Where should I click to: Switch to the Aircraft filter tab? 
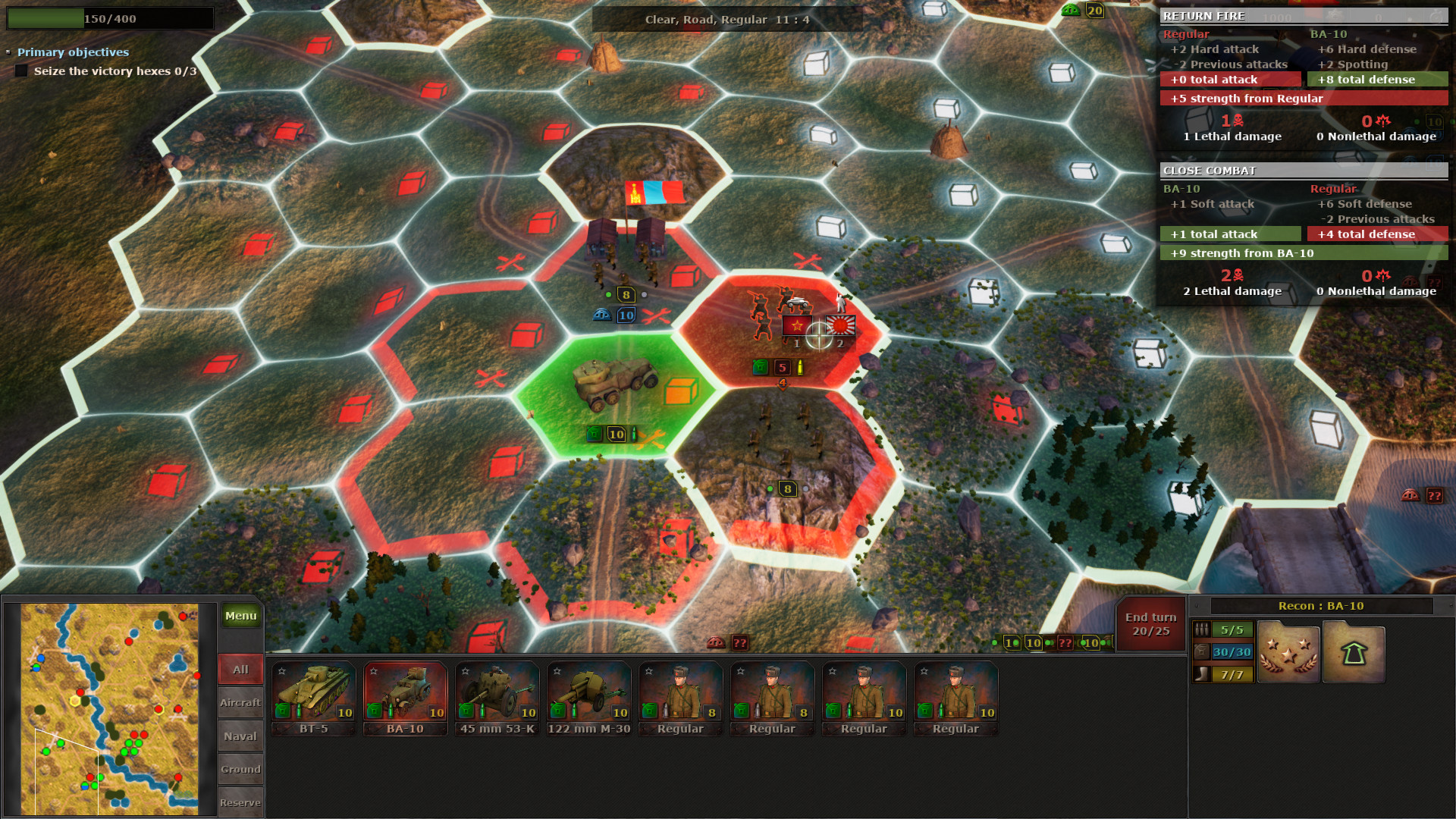240,702
